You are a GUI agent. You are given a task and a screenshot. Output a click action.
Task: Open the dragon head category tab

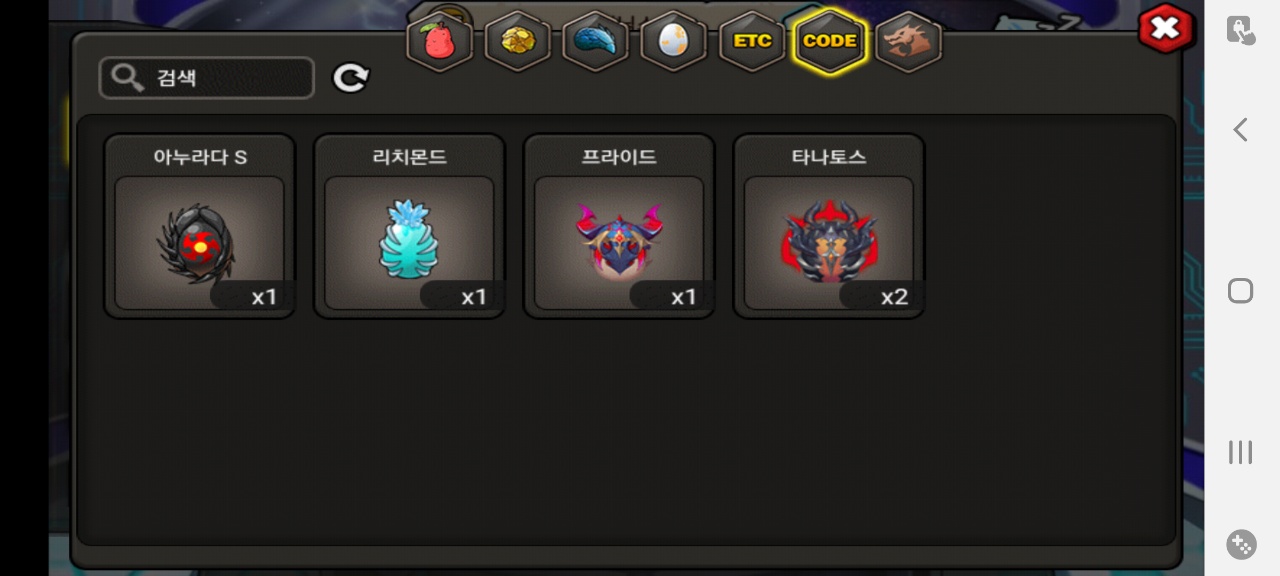[909, 41]
